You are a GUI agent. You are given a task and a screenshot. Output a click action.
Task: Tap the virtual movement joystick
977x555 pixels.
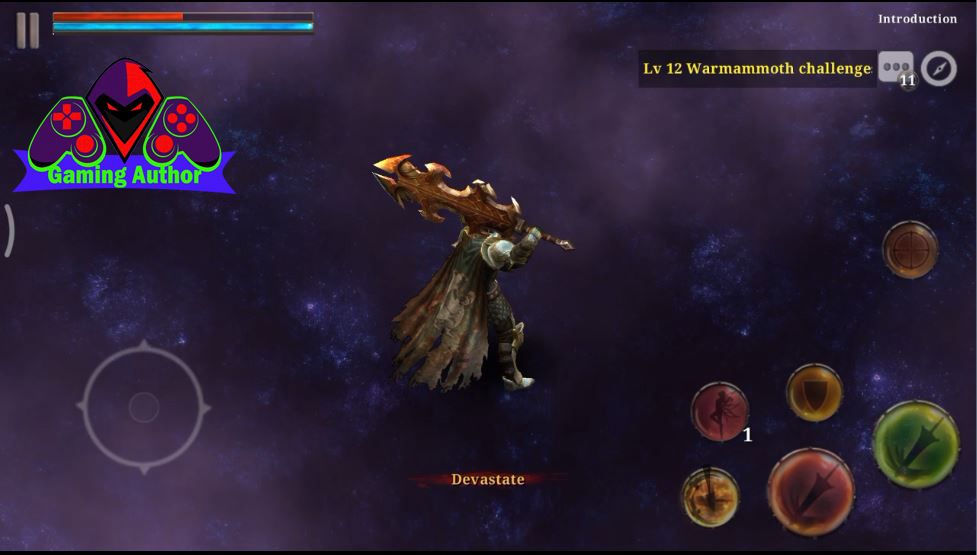click(144, 407)
